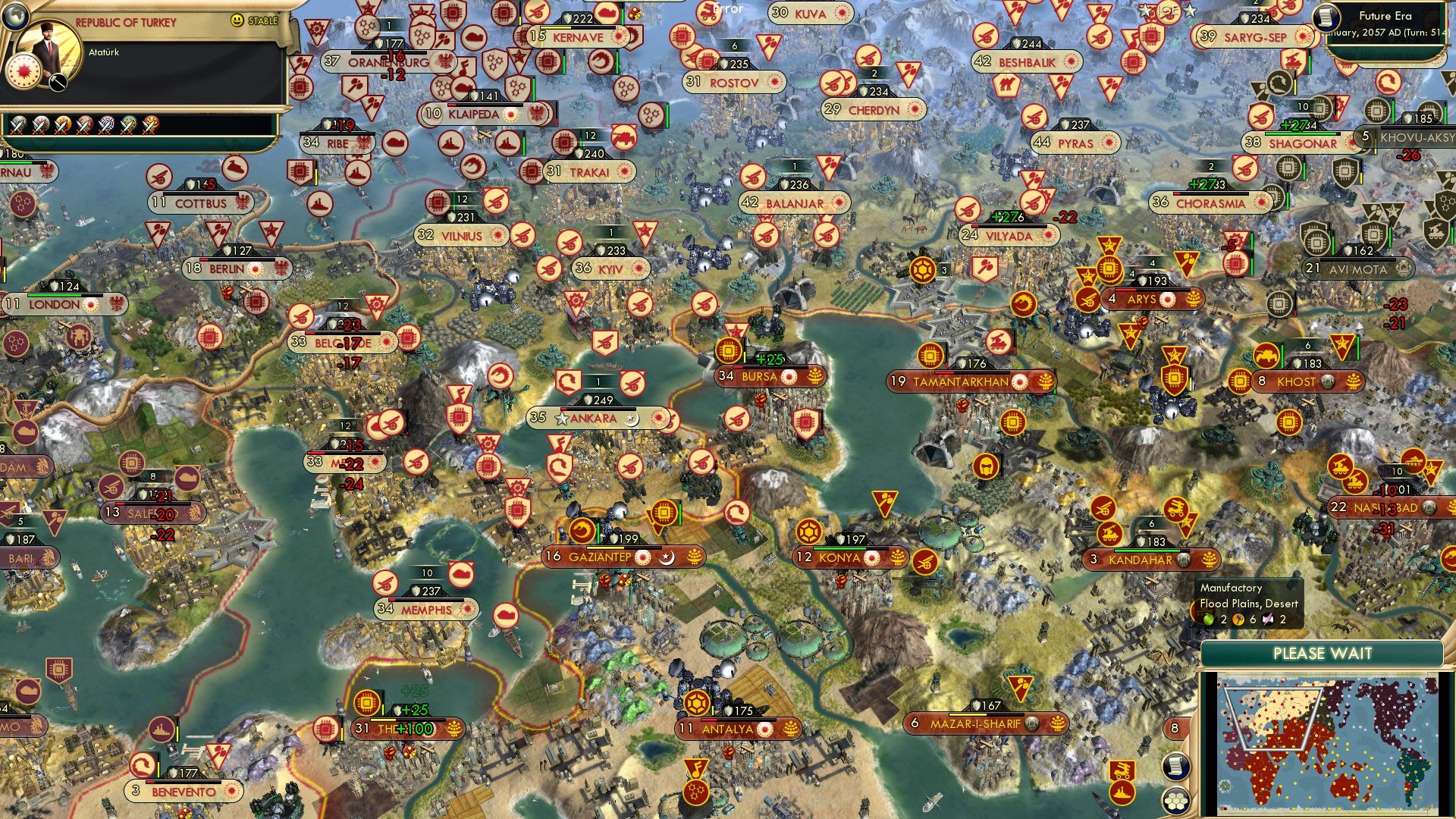Open the hammer production icon on the leader panel
This screenshot has height=819, width=1456.
click(x=57, y=82)
